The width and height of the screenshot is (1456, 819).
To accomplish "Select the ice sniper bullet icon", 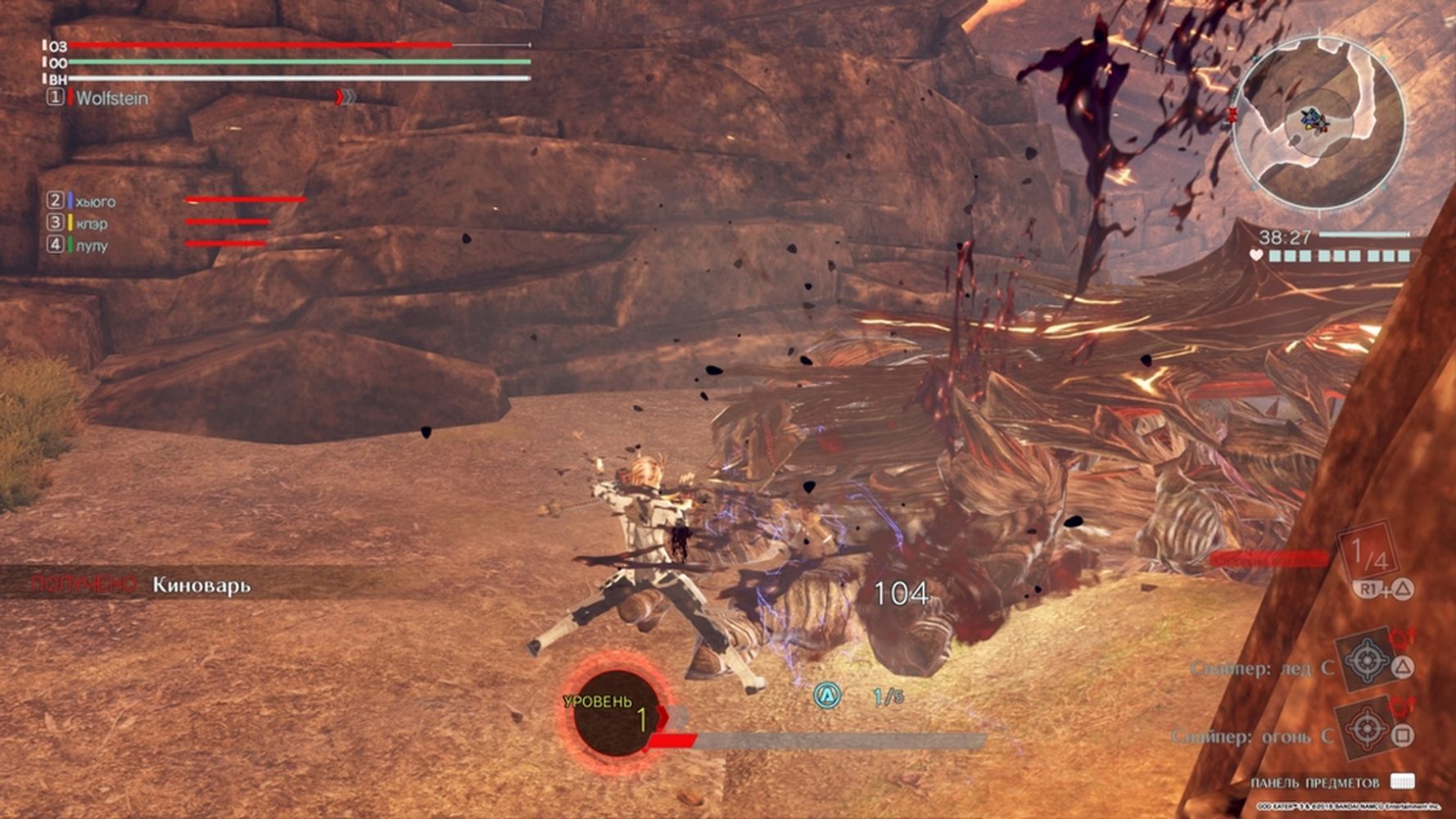I will pos(1366,659).
